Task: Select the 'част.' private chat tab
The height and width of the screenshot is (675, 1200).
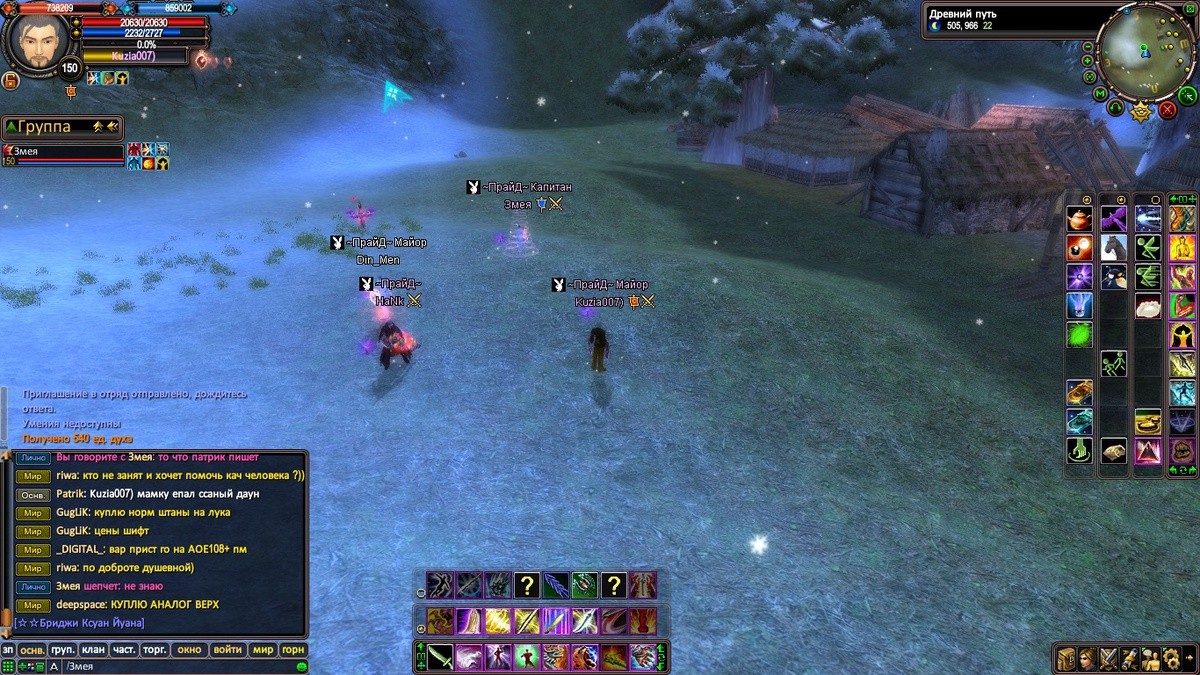Action: [x=124, y=650]
